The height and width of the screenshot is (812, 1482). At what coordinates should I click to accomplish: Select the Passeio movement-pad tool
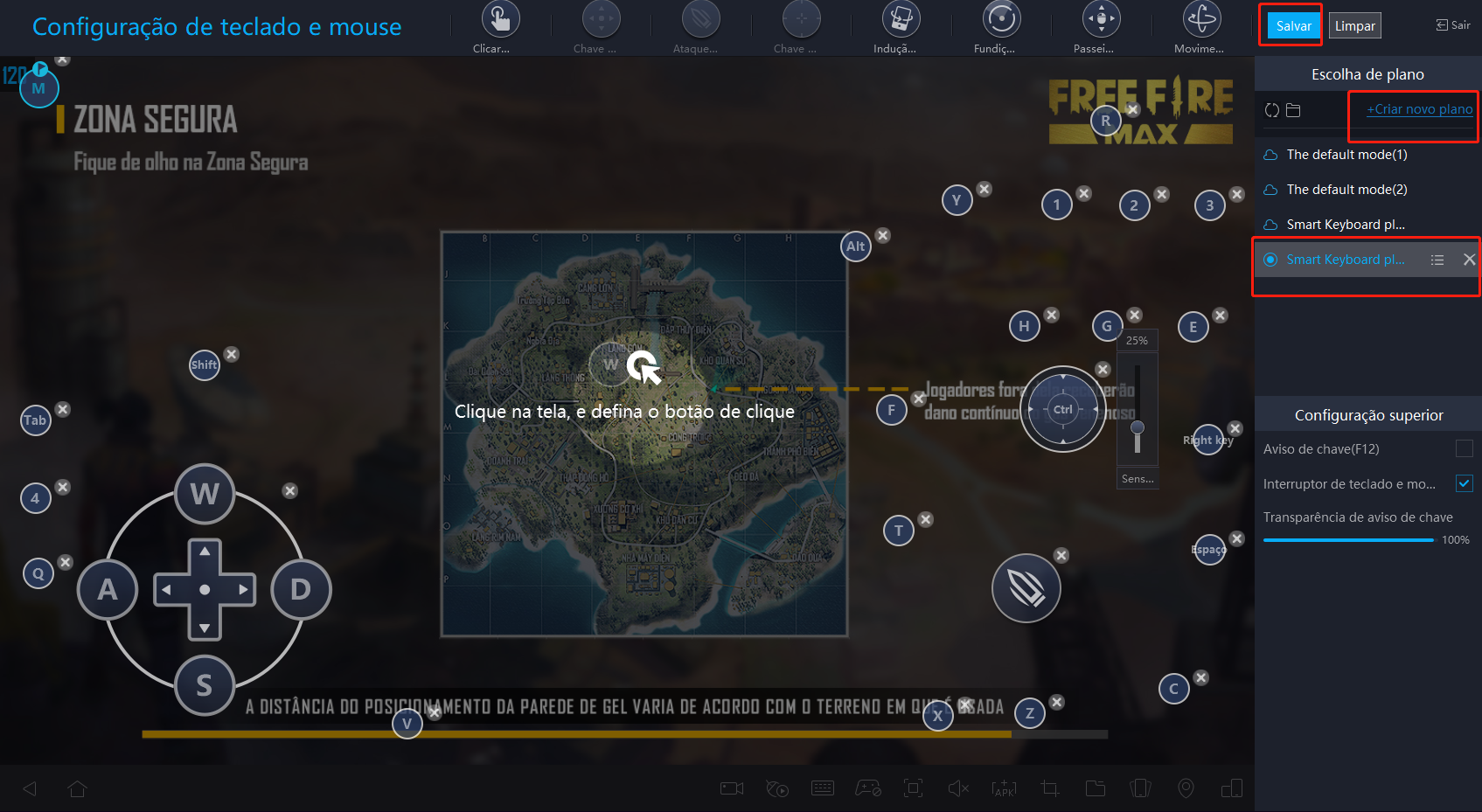point(1100,17)
